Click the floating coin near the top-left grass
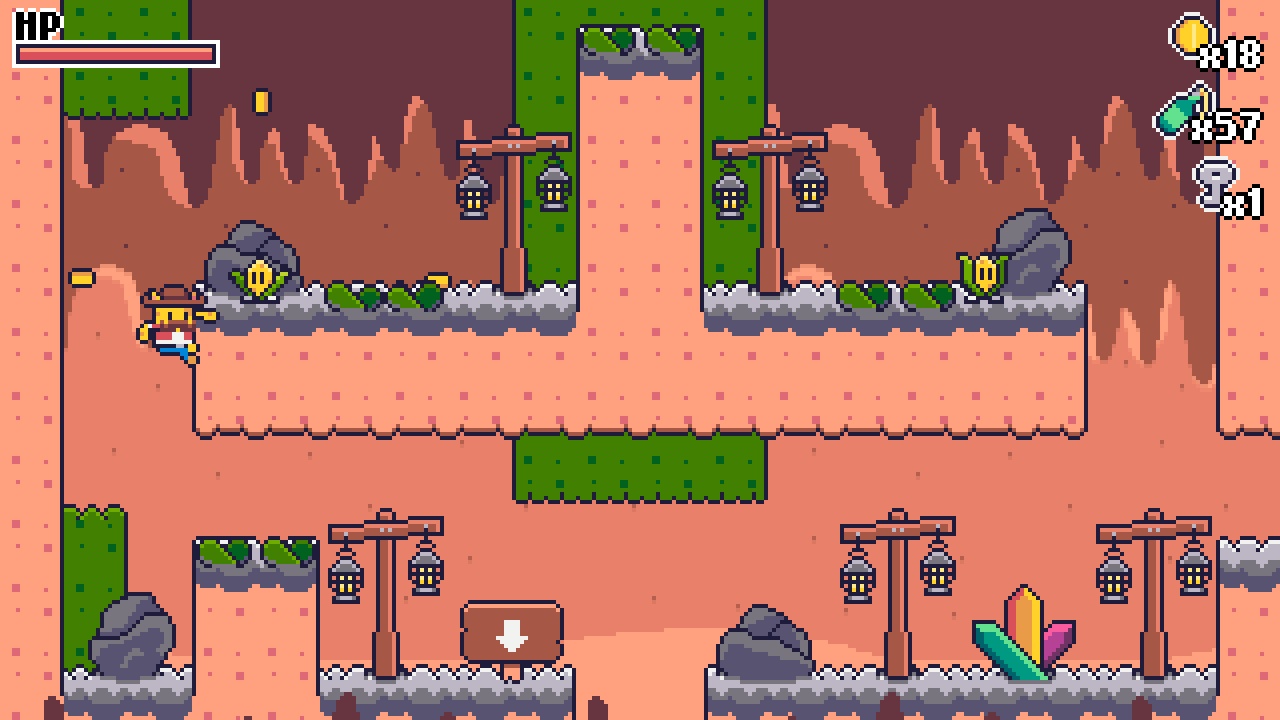This screenshot has width=1280, height=720. coord(262,103)
